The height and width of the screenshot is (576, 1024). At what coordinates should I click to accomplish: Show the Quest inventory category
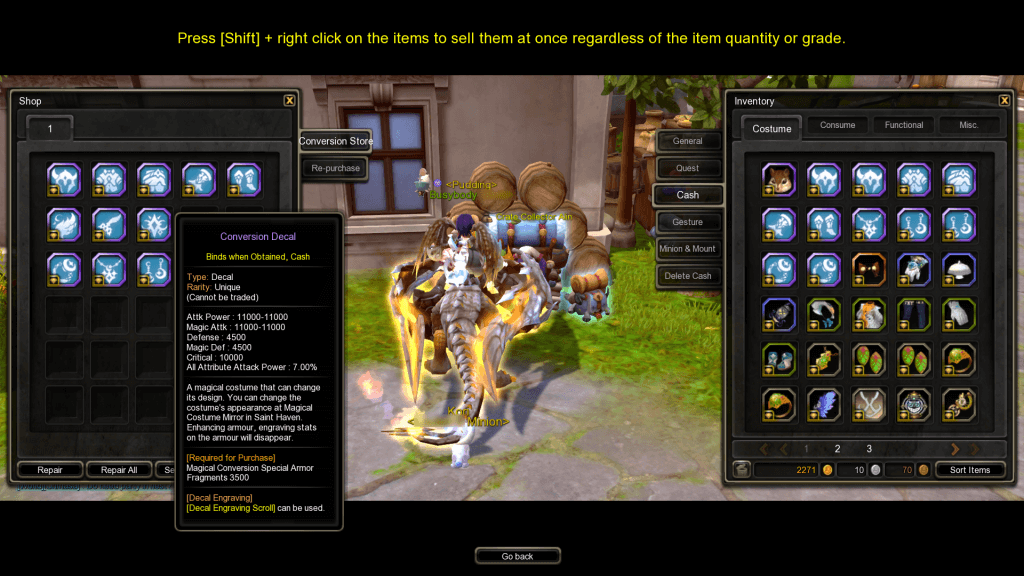687,168
